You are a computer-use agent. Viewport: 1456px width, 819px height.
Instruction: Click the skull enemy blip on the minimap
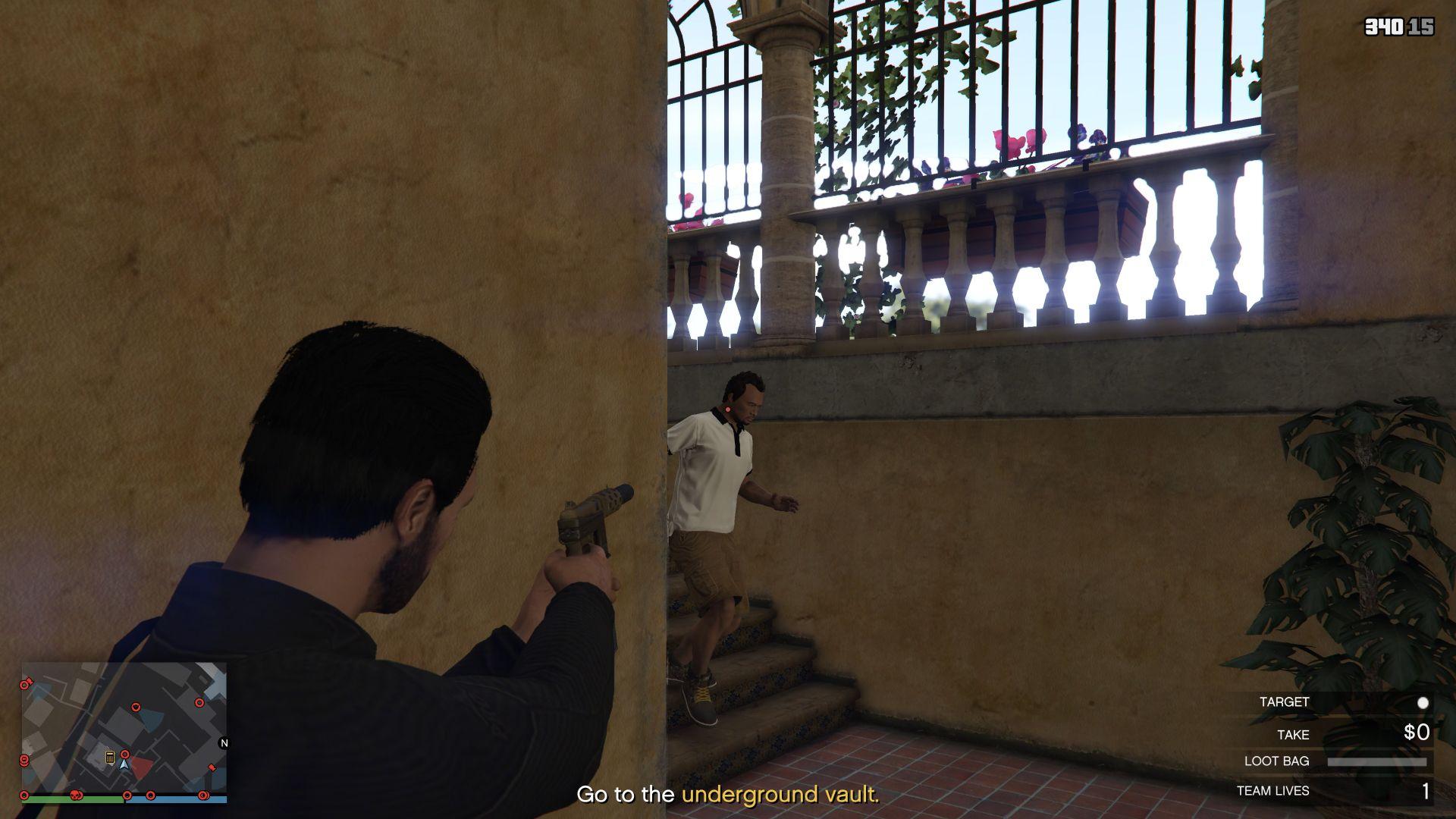(77, 796)
